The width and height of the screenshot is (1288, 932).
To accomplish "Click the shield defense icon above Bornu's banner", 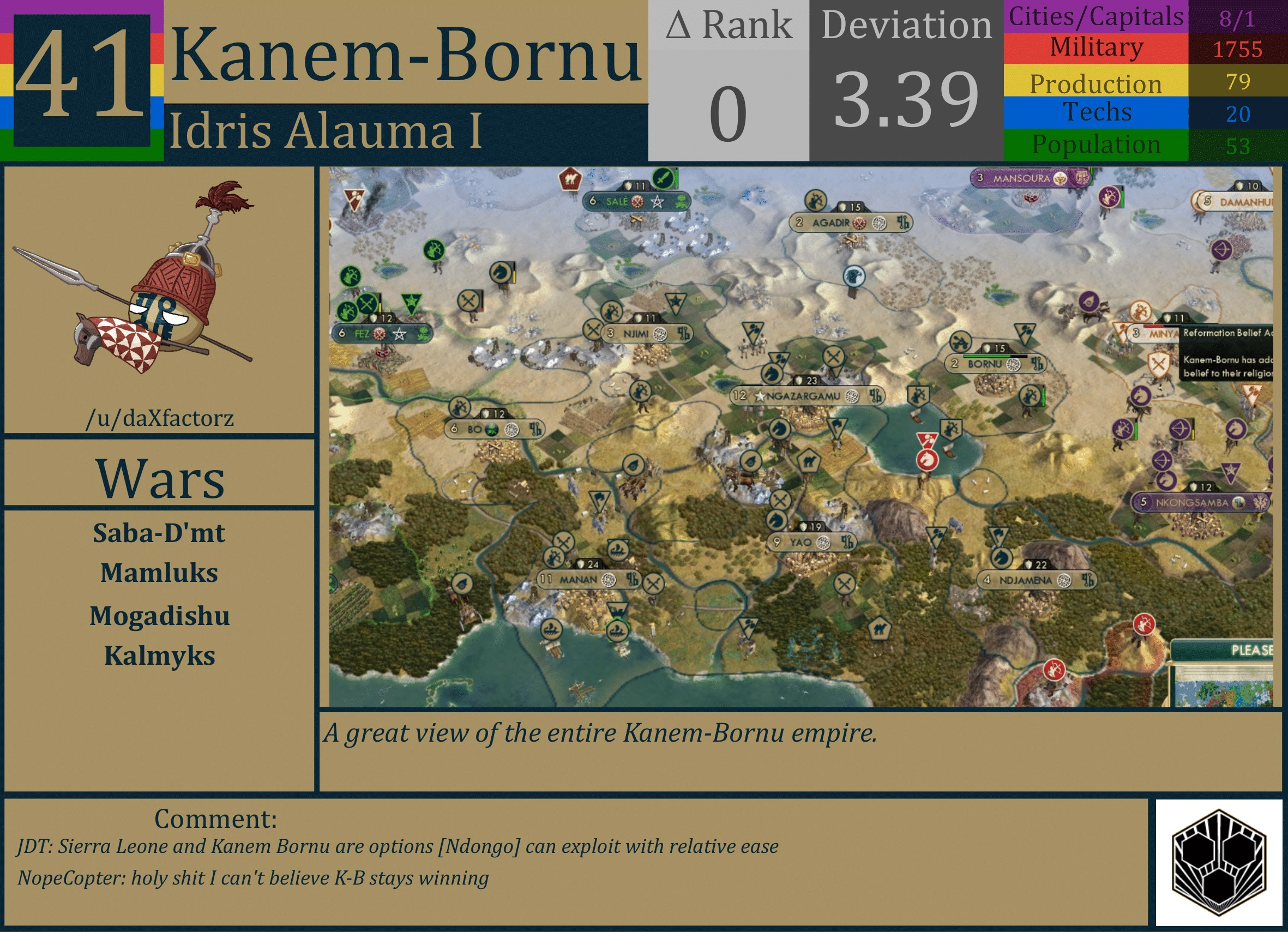I will coord(988,348).
